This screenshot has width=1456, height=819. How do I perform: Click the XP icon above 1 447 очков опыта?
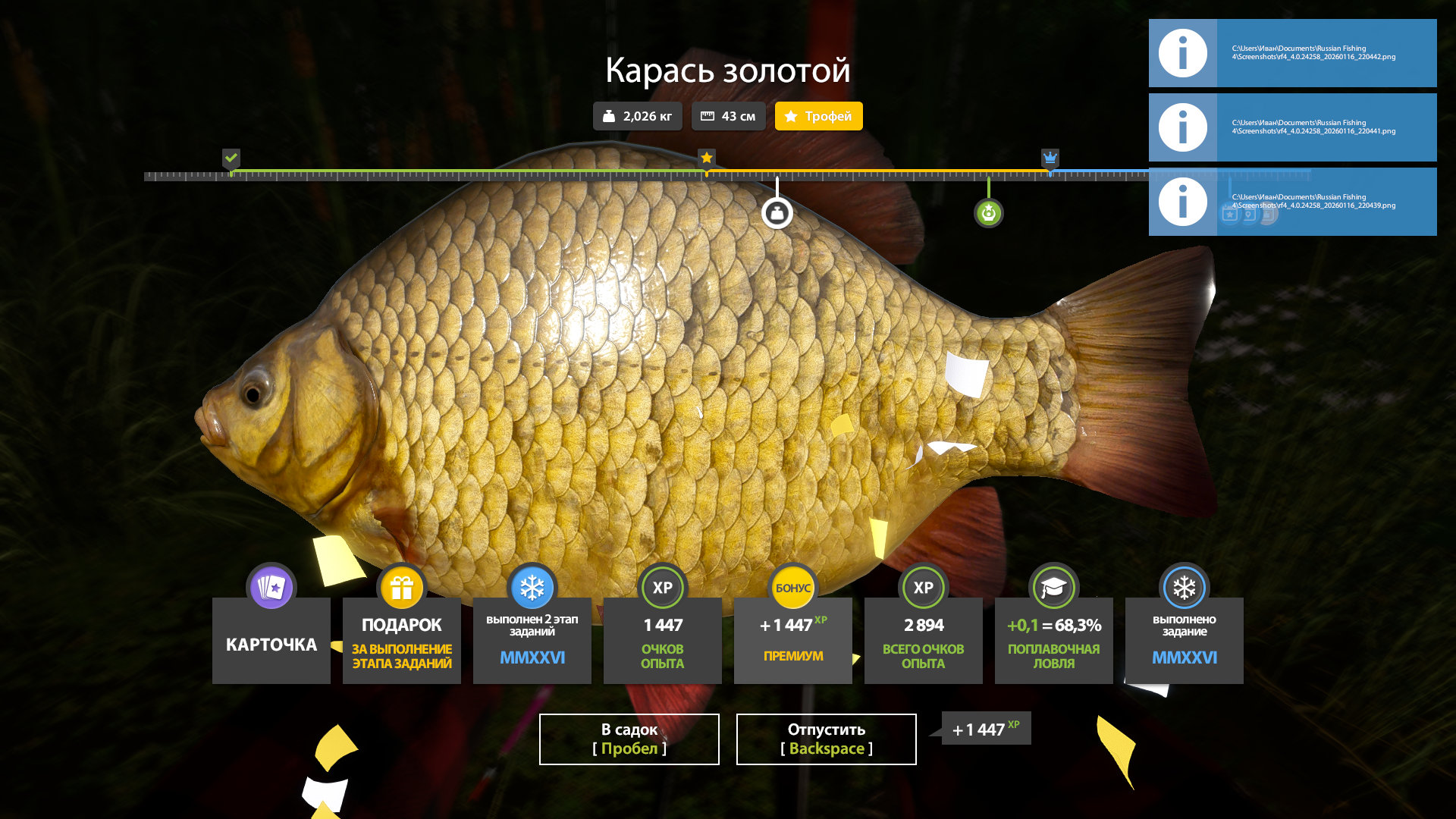[x=662, y=587]
